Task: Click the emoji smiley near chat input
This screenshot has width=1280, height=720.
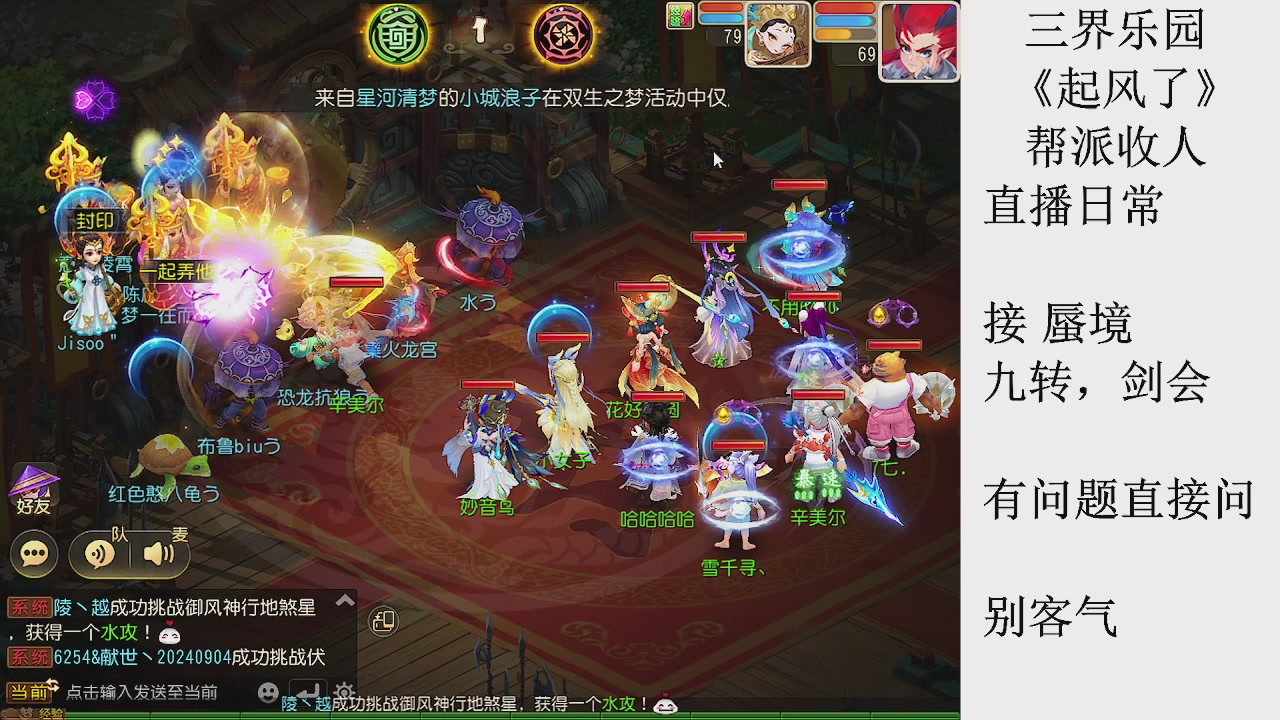Action: pos(268,692)
